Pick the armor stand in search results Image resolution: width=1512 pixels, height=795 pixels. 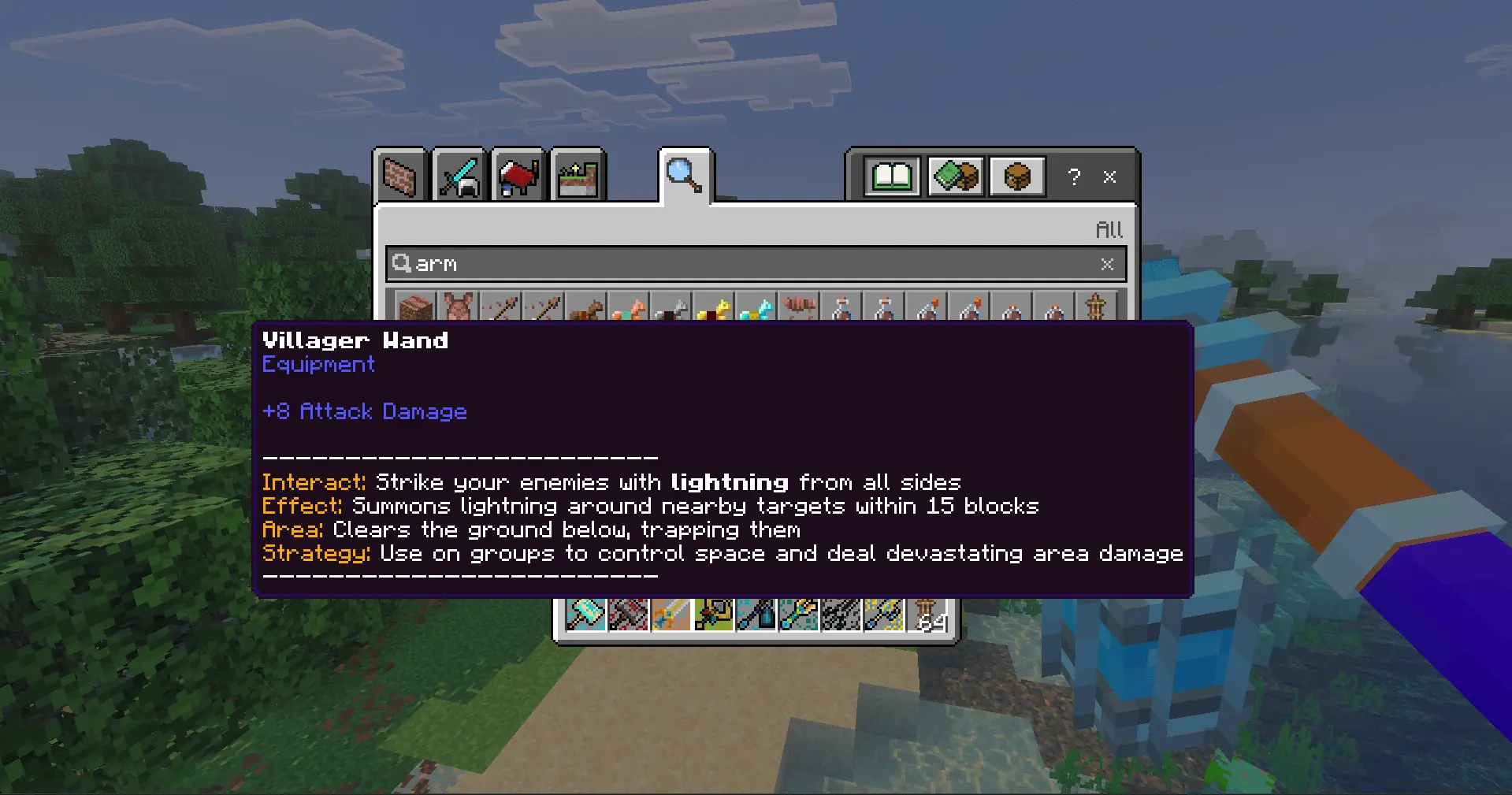1096,306
